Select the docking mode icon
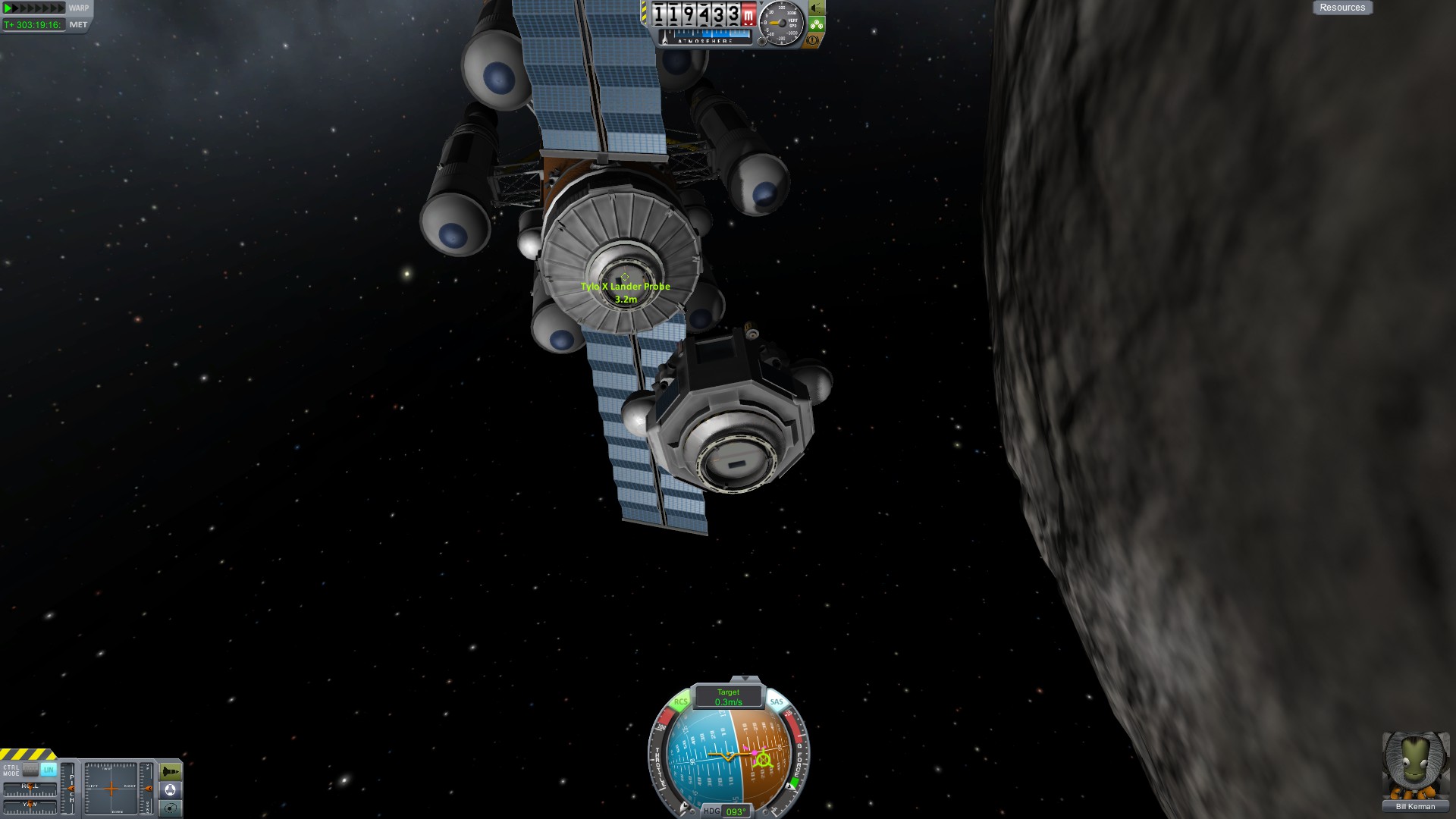The height and width of the screenshot is (819, 1456). tap(171, 790)
